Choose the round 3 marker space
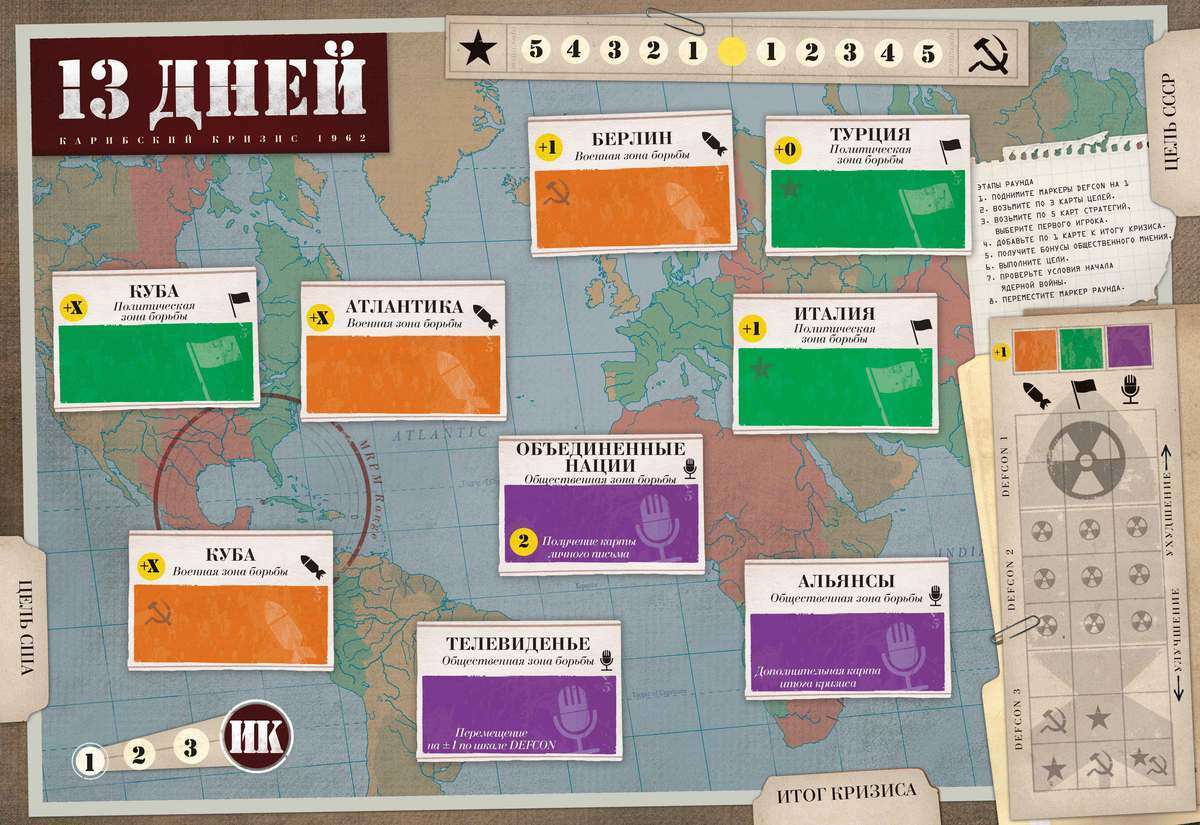 [x=190, y=744]
